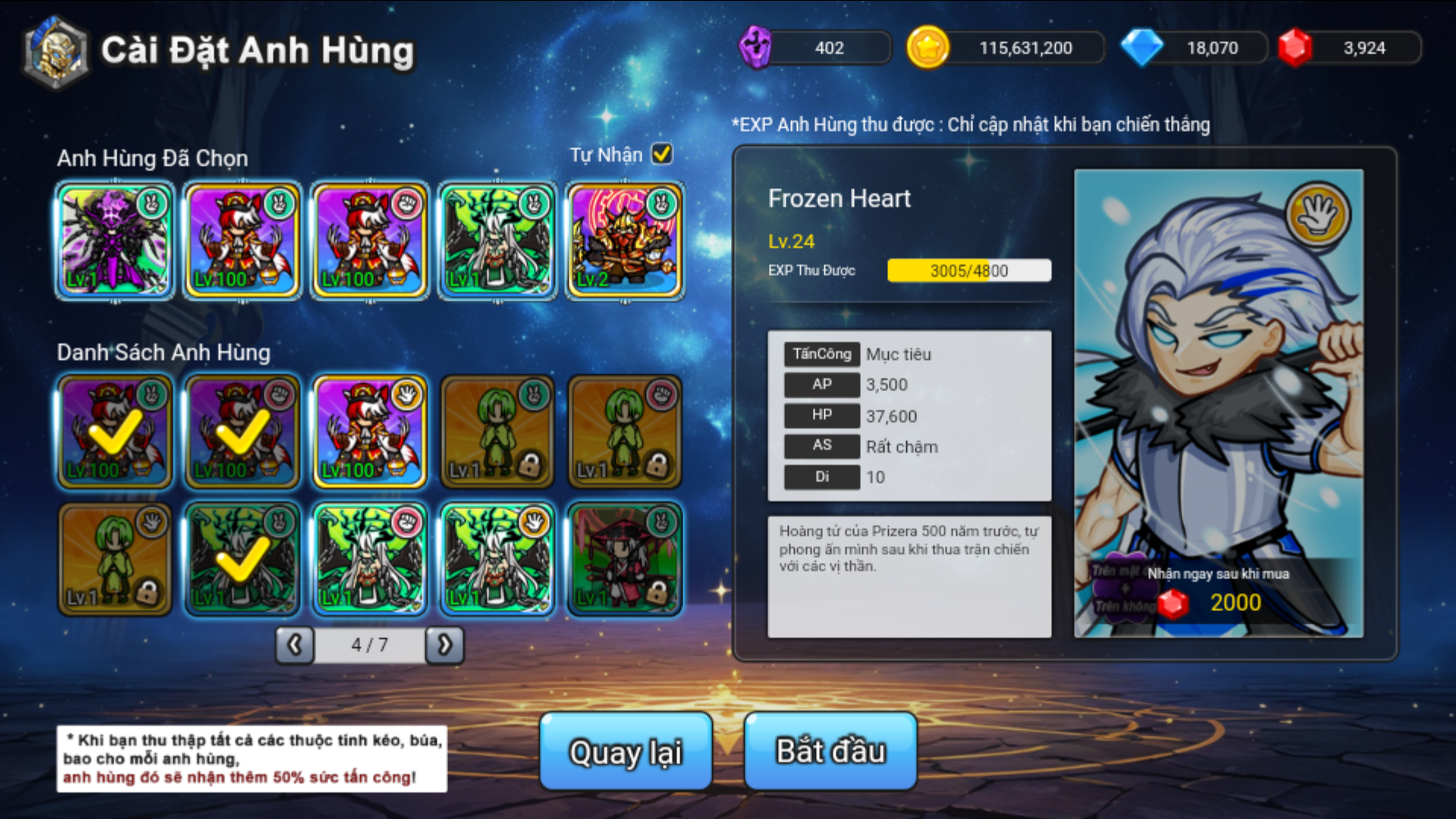Select the hero helmet icon beside the title
The width and height of the screenshot is (1456, 819).
click(55, 50)
